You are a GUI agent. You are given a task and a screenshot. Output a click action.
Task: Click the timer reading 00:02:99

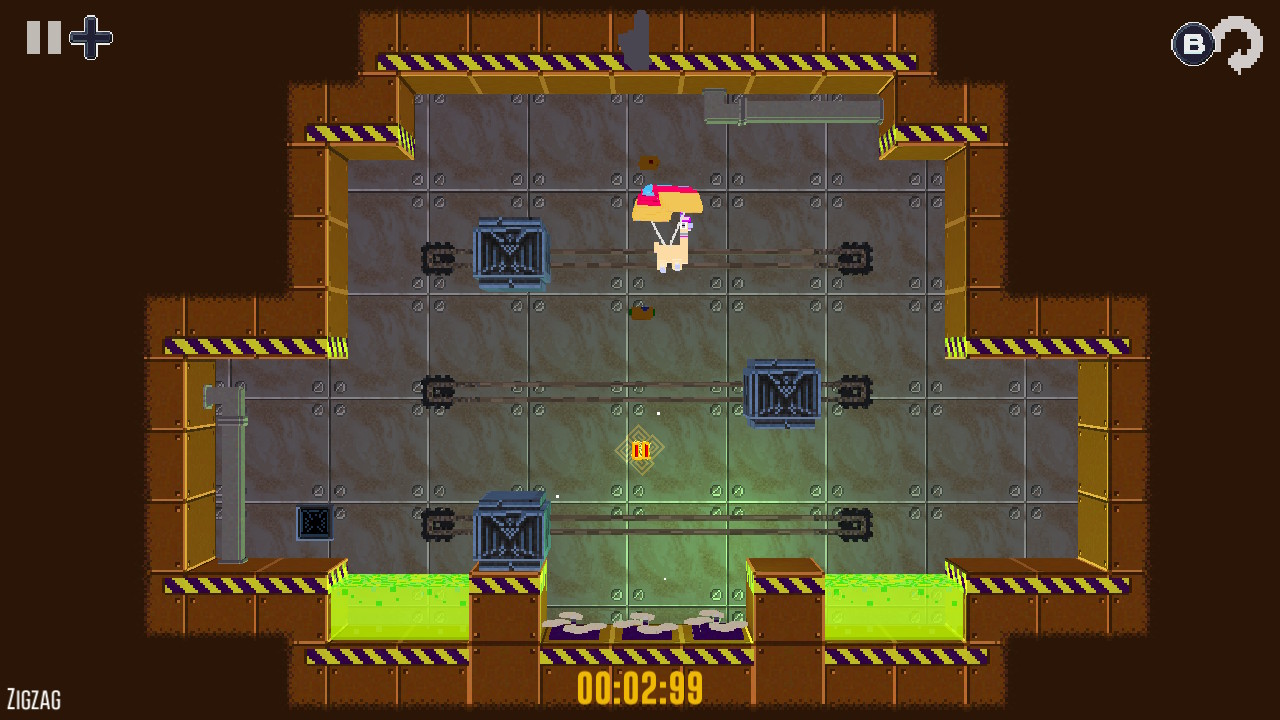coord(640,686)
